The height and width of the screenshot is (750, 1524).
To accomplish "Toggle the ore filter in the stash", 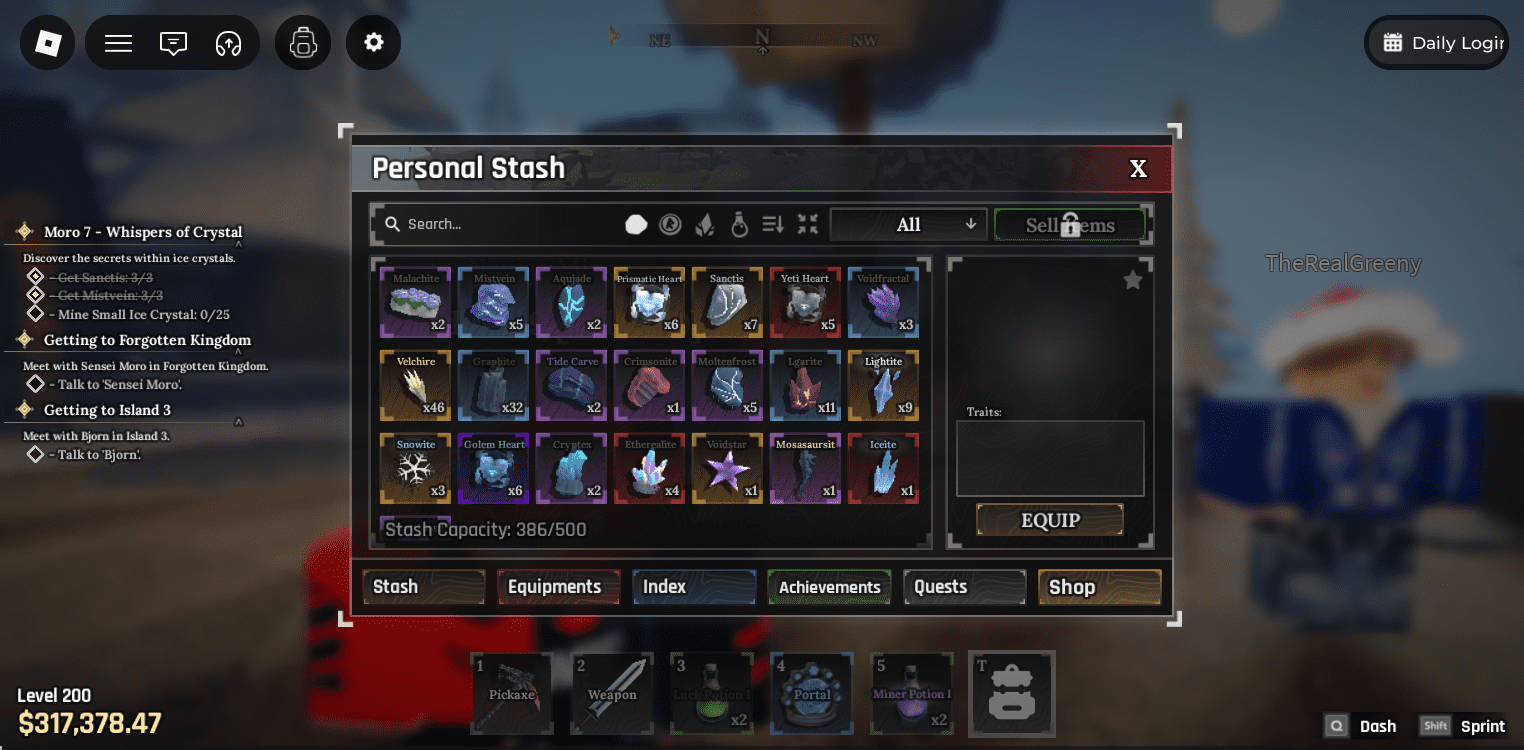I will [636, 224].
